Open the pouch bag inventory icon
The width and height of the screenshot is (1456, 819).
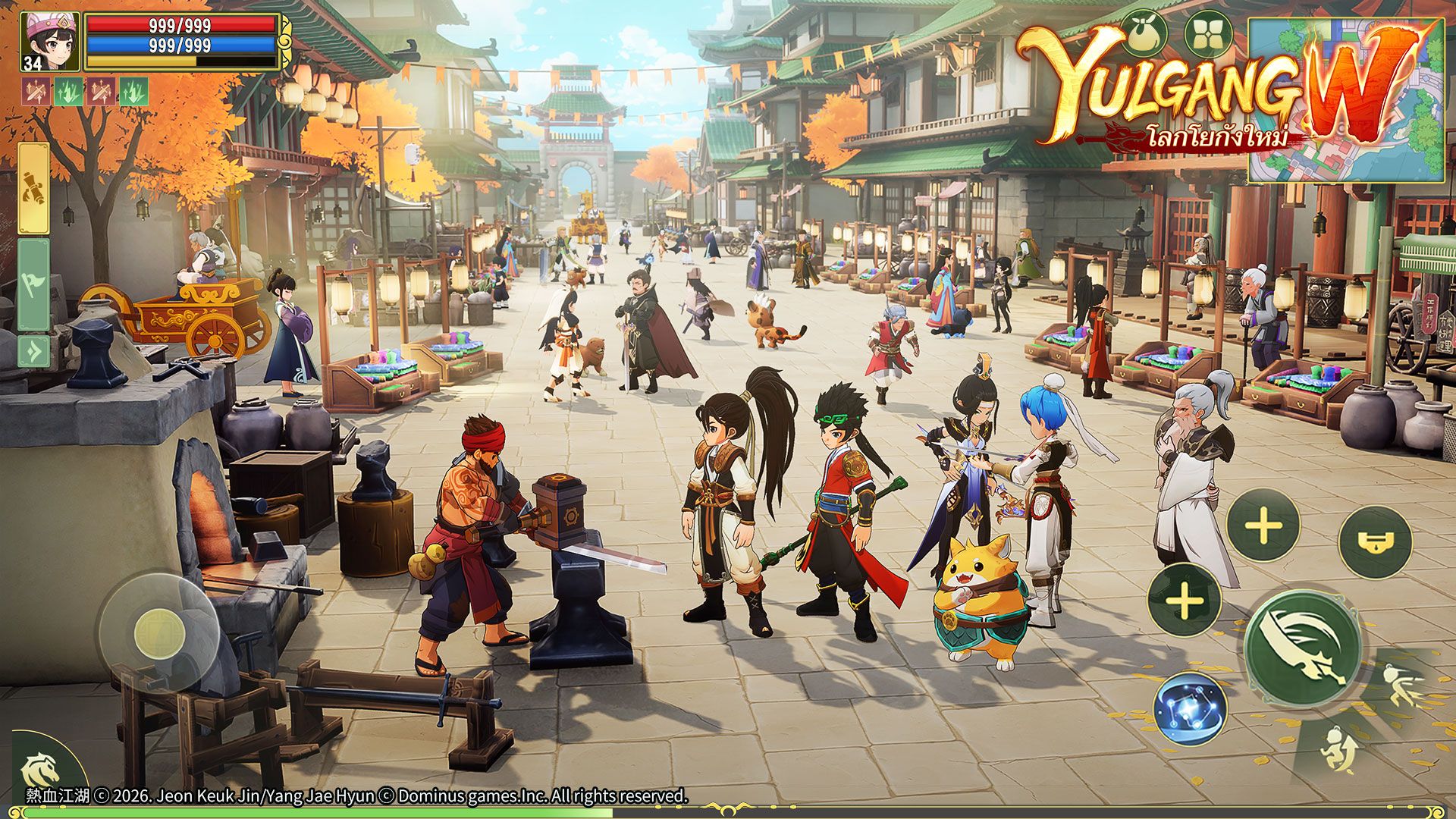point(1144,34)
